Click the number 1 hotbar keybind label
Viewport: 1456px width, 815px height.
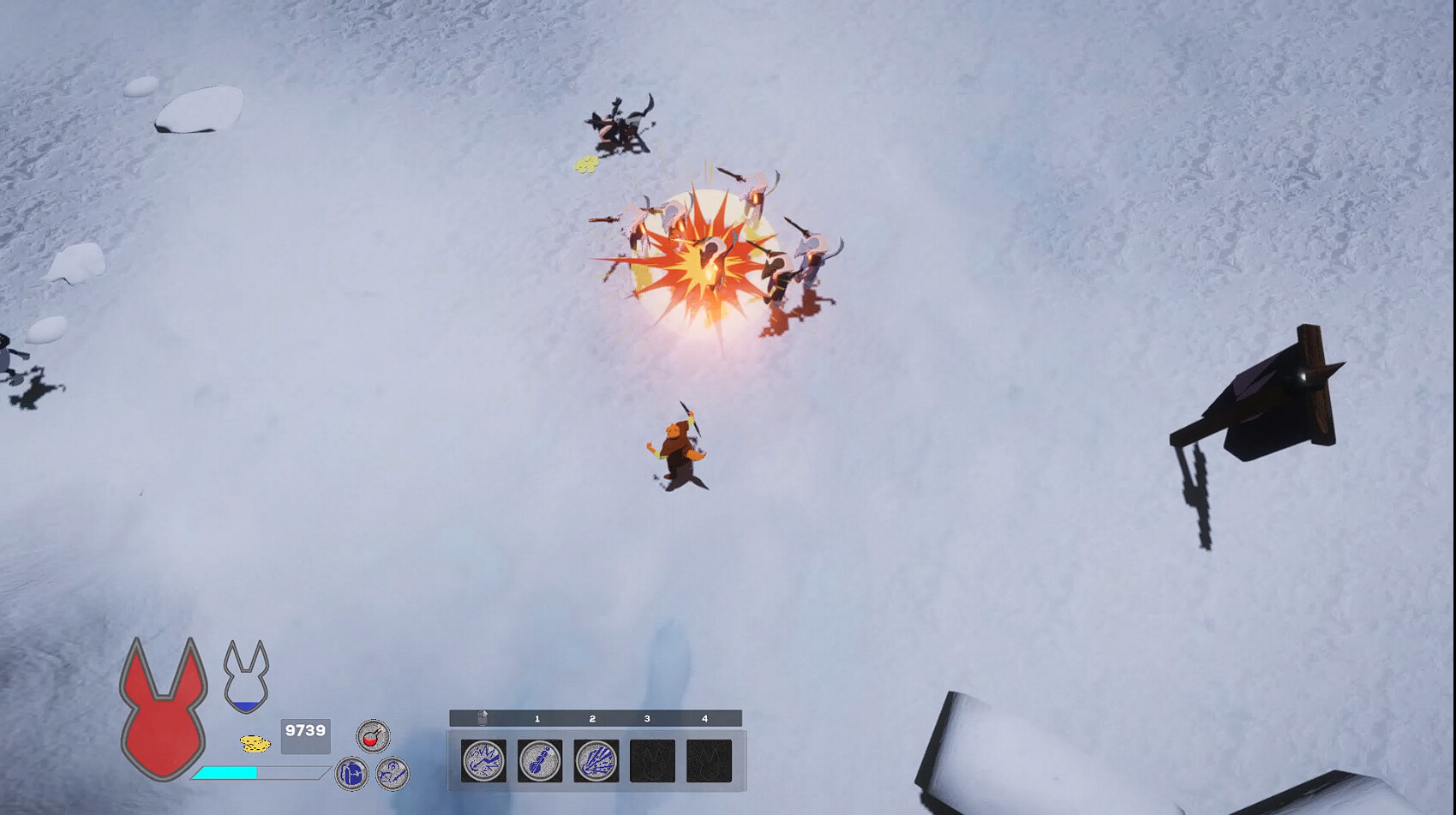[x=536, y=720]
